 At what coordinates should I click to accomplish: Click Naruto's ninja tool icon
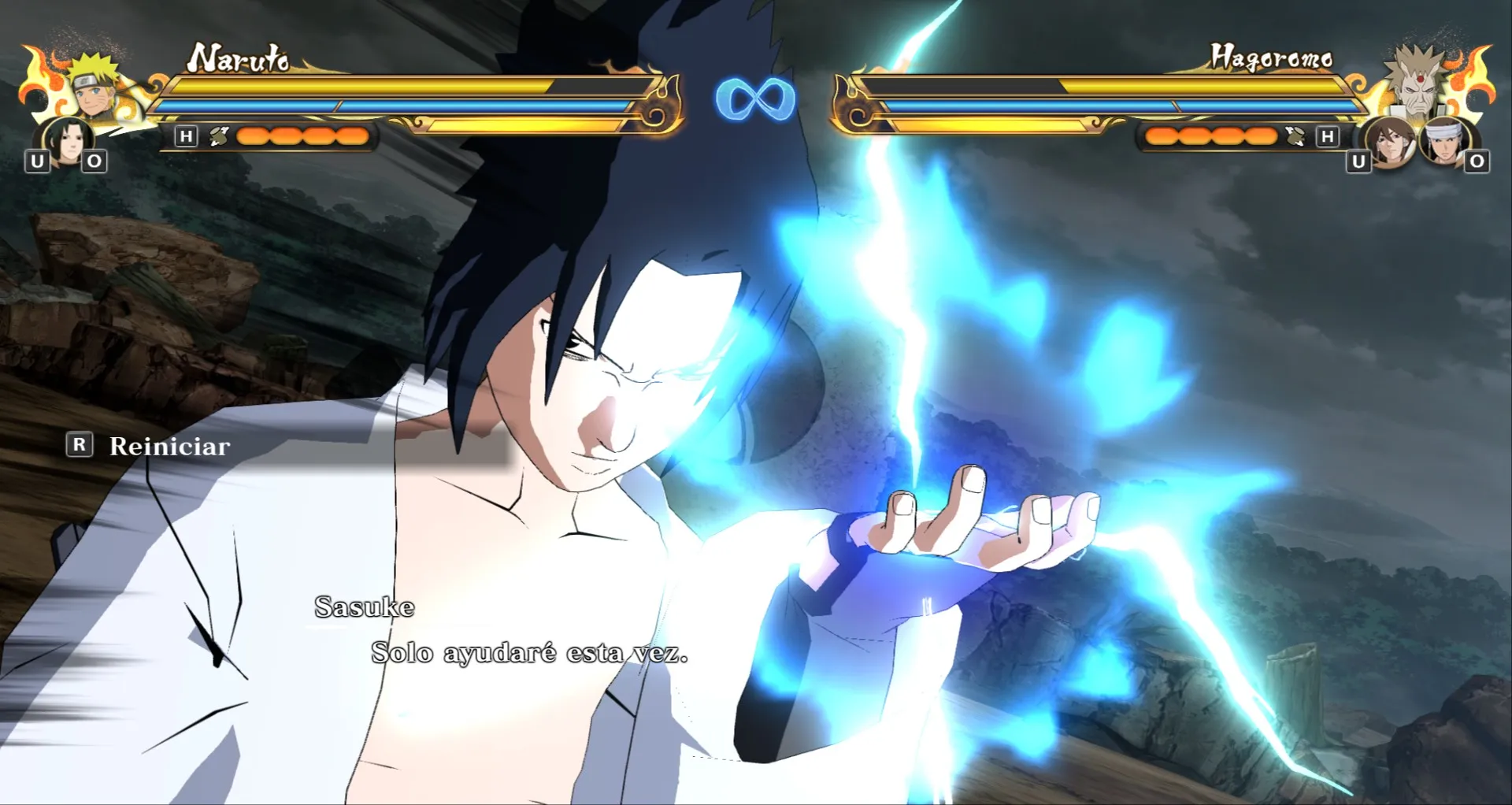pyautogui.click(x=218, y=136)
